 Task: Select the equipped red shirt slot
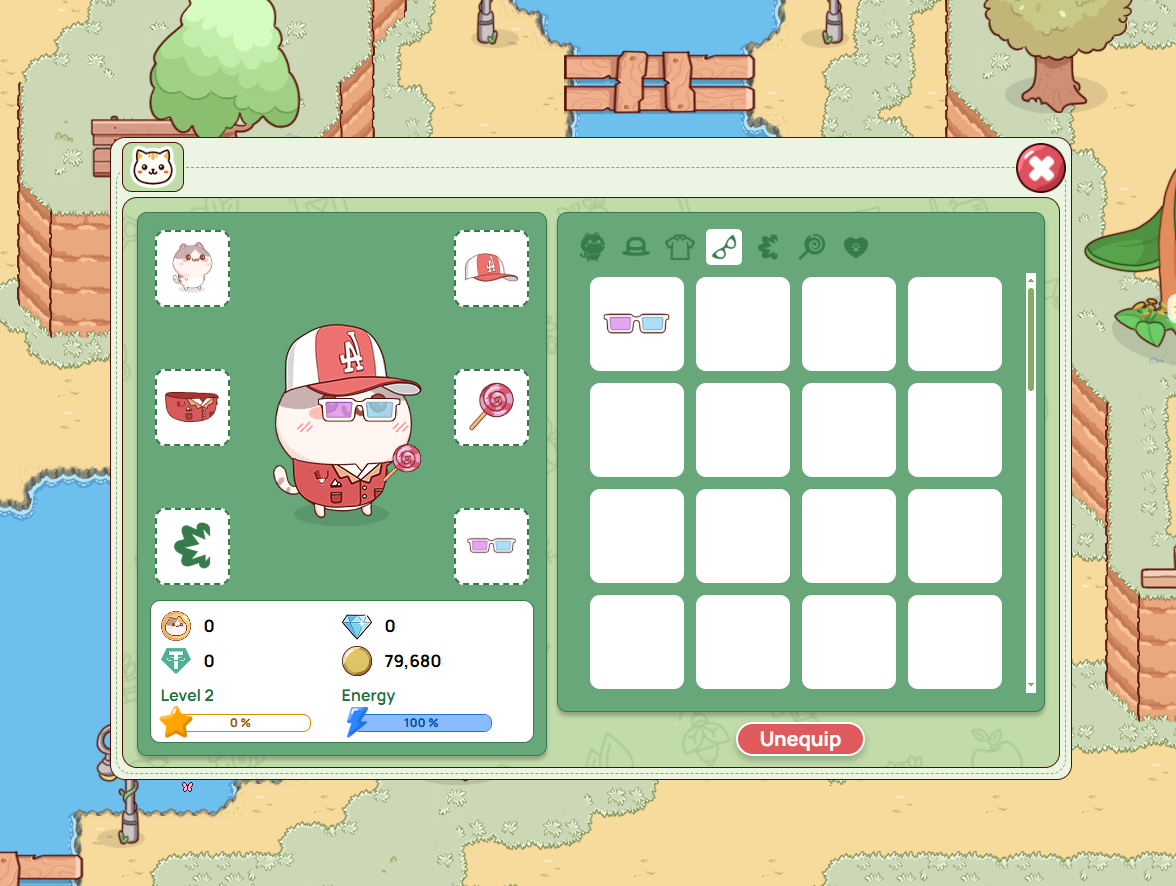(192, 407)
